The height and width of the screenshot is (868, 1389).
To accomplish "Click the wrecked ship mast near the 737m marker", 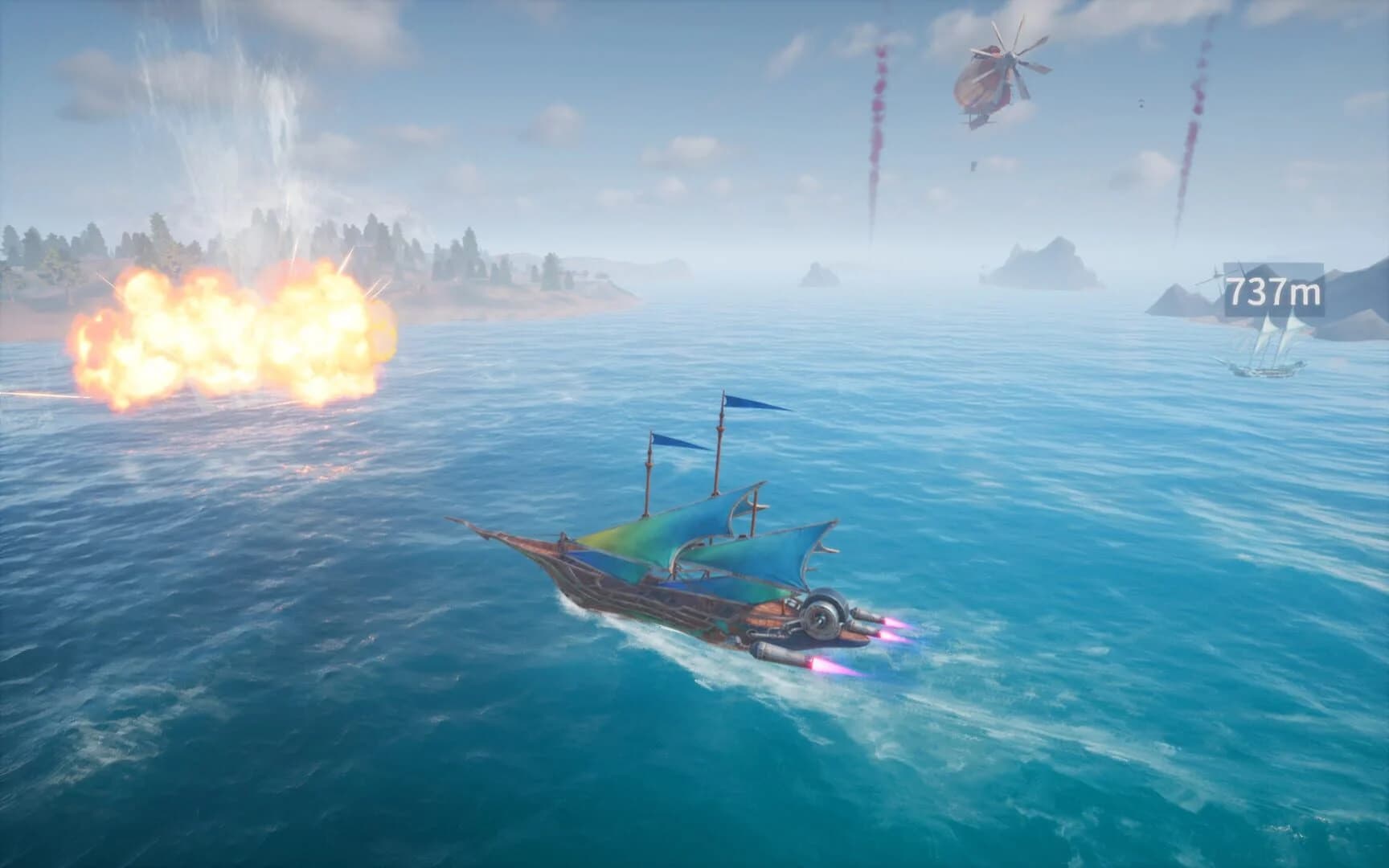I will [x=1215, y=273].
